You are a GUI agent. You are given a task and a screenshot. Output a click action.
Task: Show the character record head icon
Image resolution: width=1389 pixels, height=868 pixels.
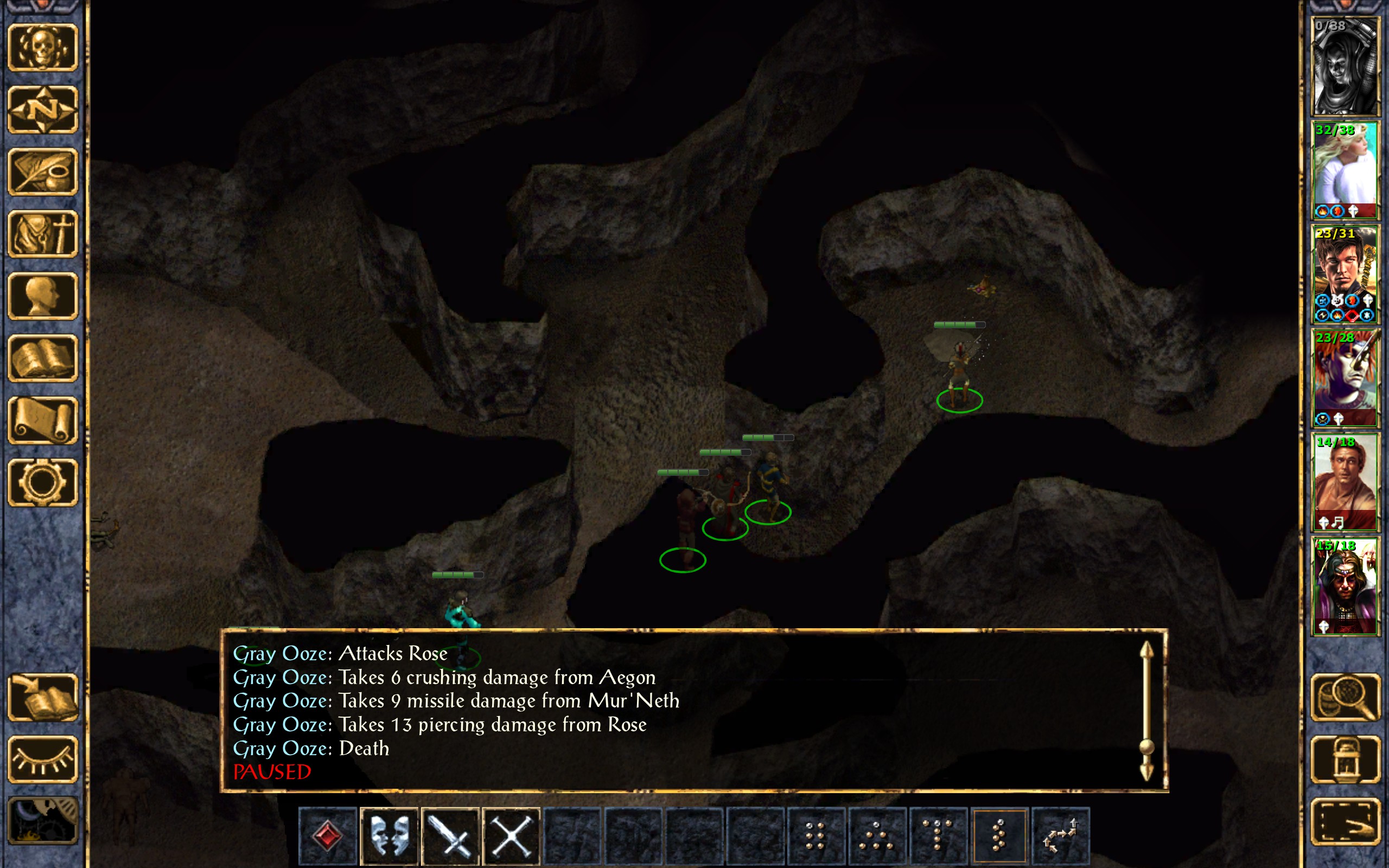[x=43, y=296]
